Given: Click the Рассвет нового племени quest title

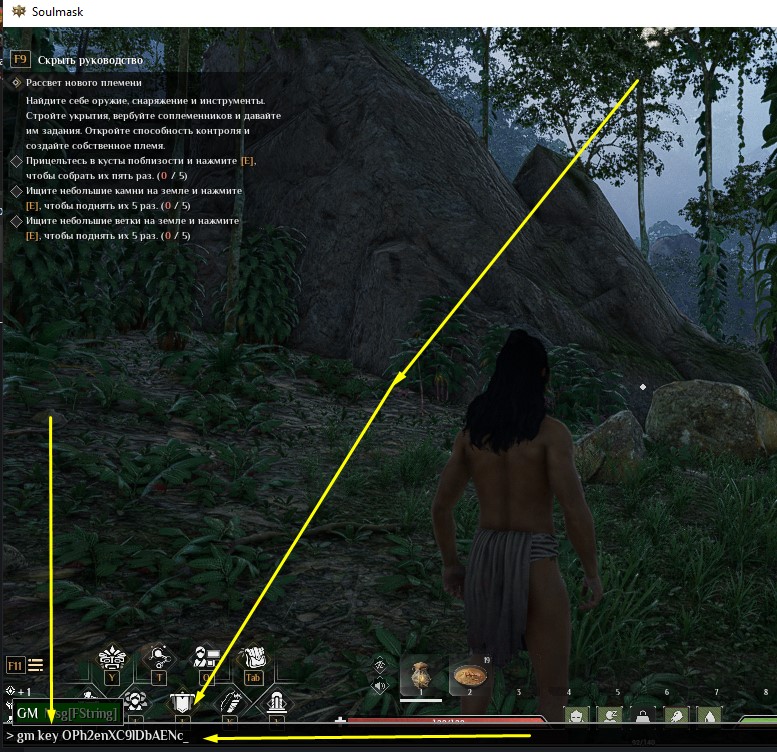Looking at the screenshot, I should (84, 83).
